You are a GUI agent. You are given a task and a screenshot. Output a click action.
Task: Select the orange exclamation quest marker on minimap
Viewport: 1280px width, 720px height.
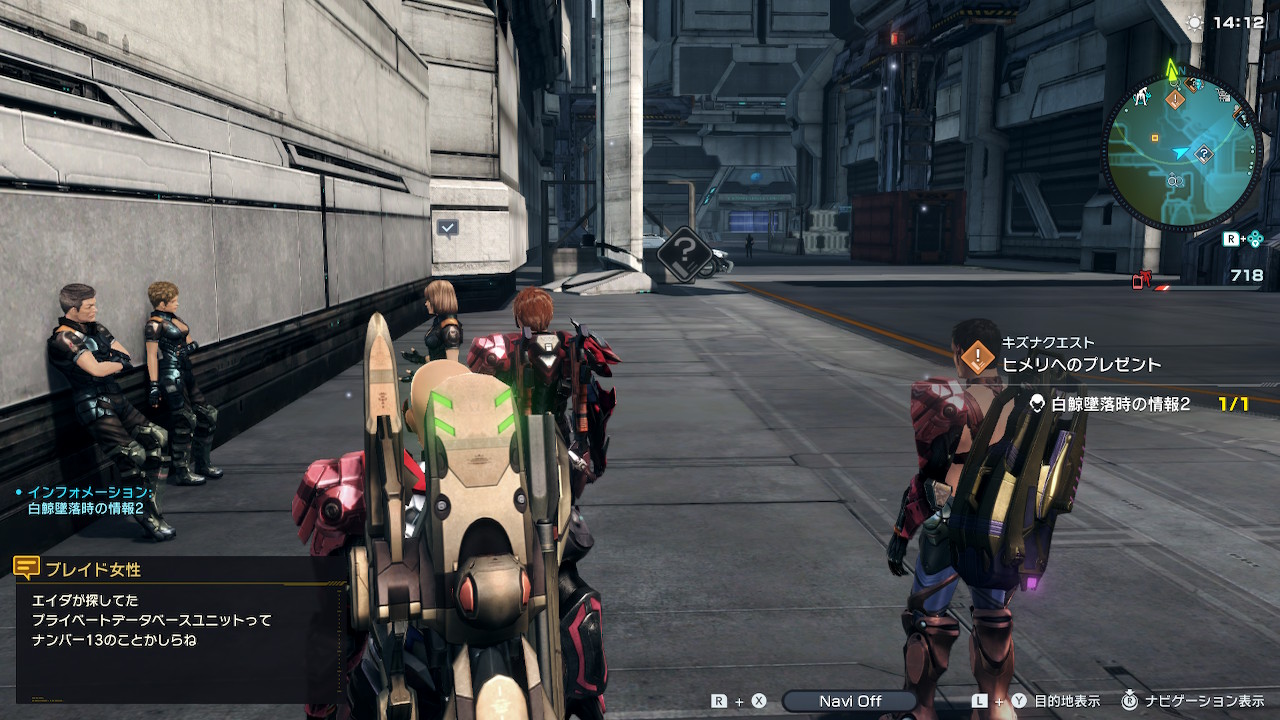pyautogui.click(x=1175, y=99)
